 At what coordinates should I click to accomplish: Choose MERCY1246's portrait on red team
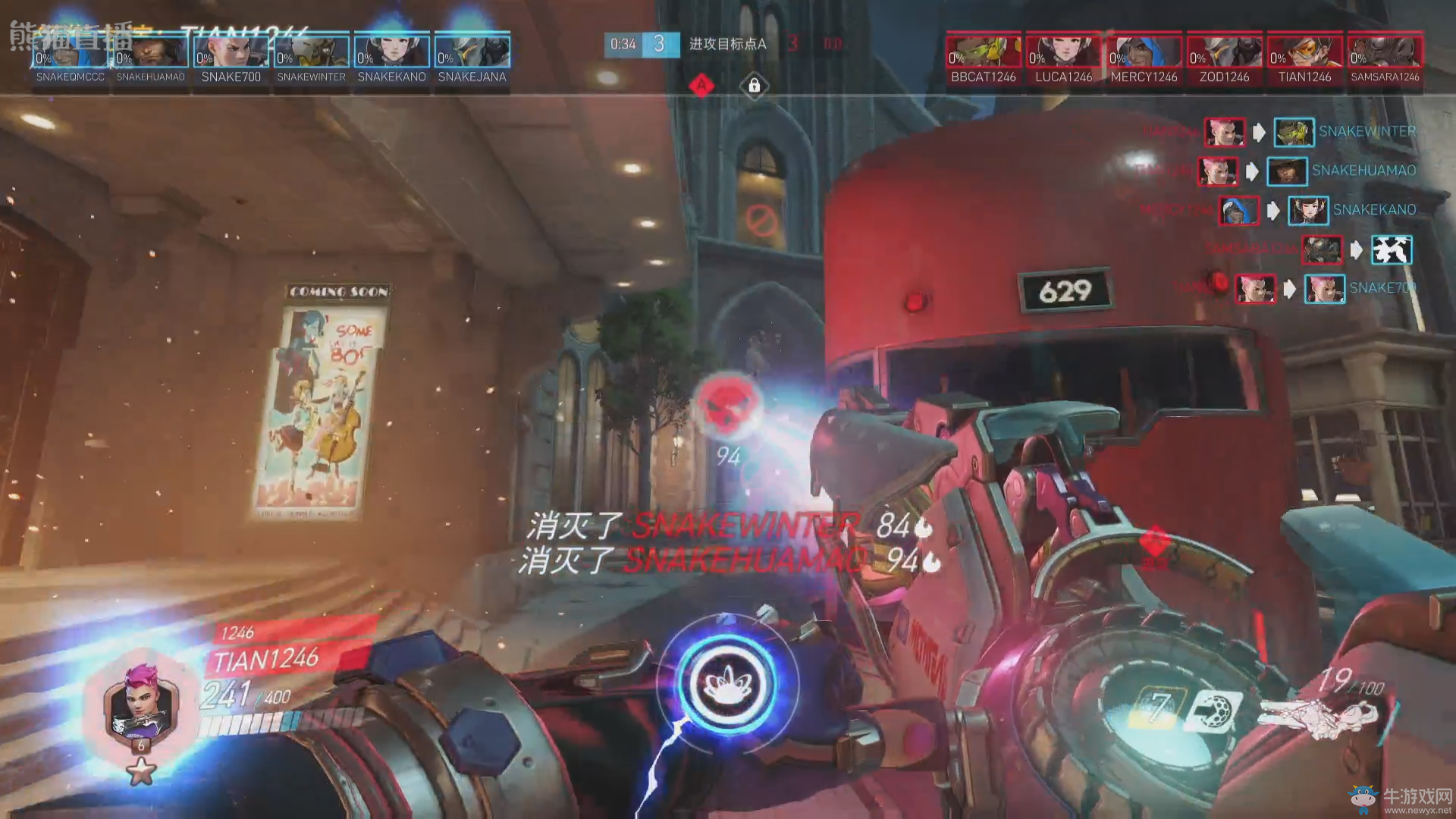1144,51
